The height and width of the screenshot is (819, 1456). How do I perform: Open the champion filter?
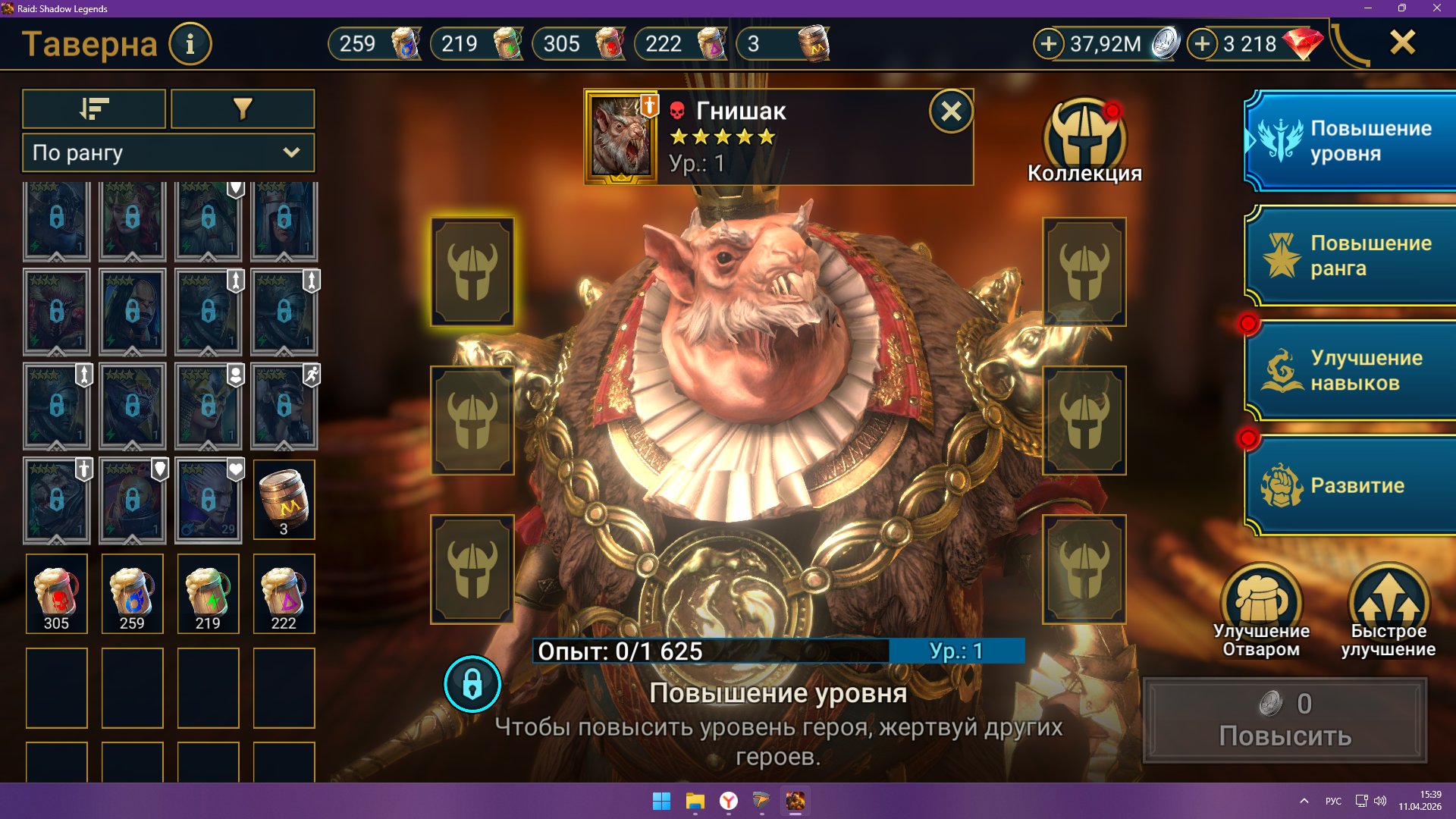coord(243,109)
